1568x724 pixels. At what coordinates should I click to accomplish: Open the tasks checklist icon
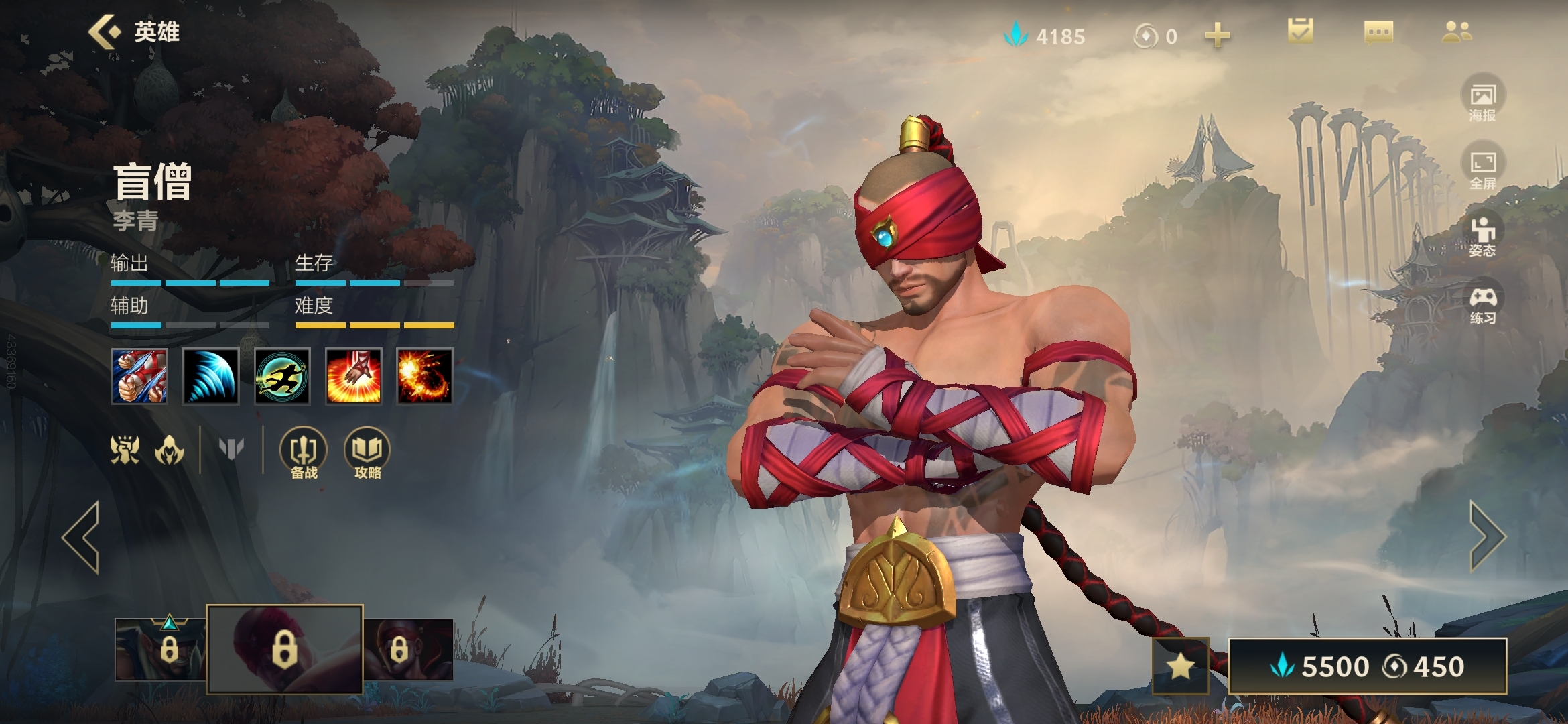(x=1300, y=32)
